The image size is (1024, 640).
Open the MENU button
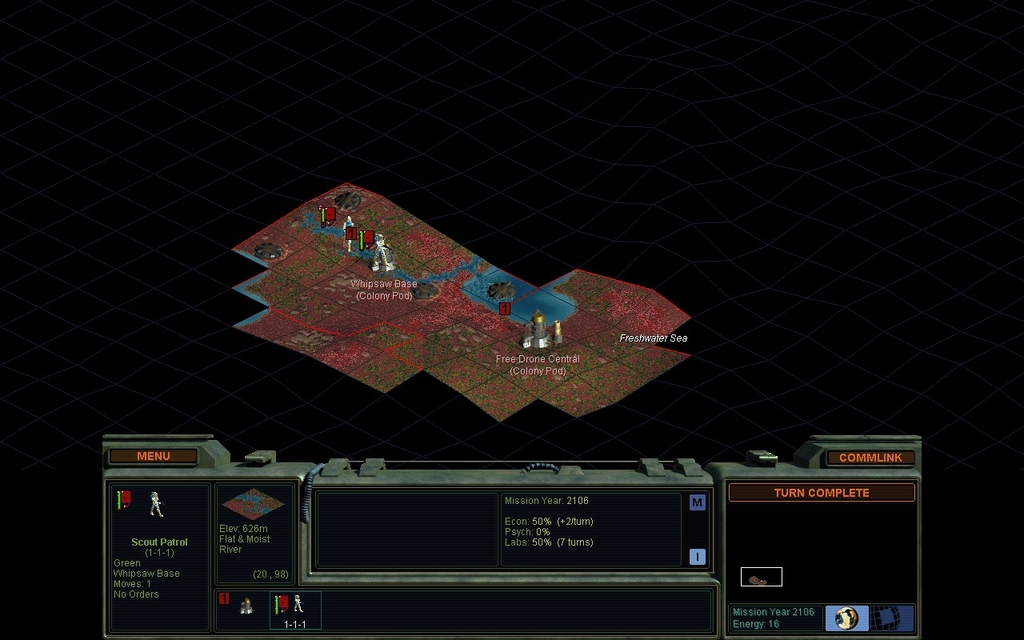click(x=153, y=456)
